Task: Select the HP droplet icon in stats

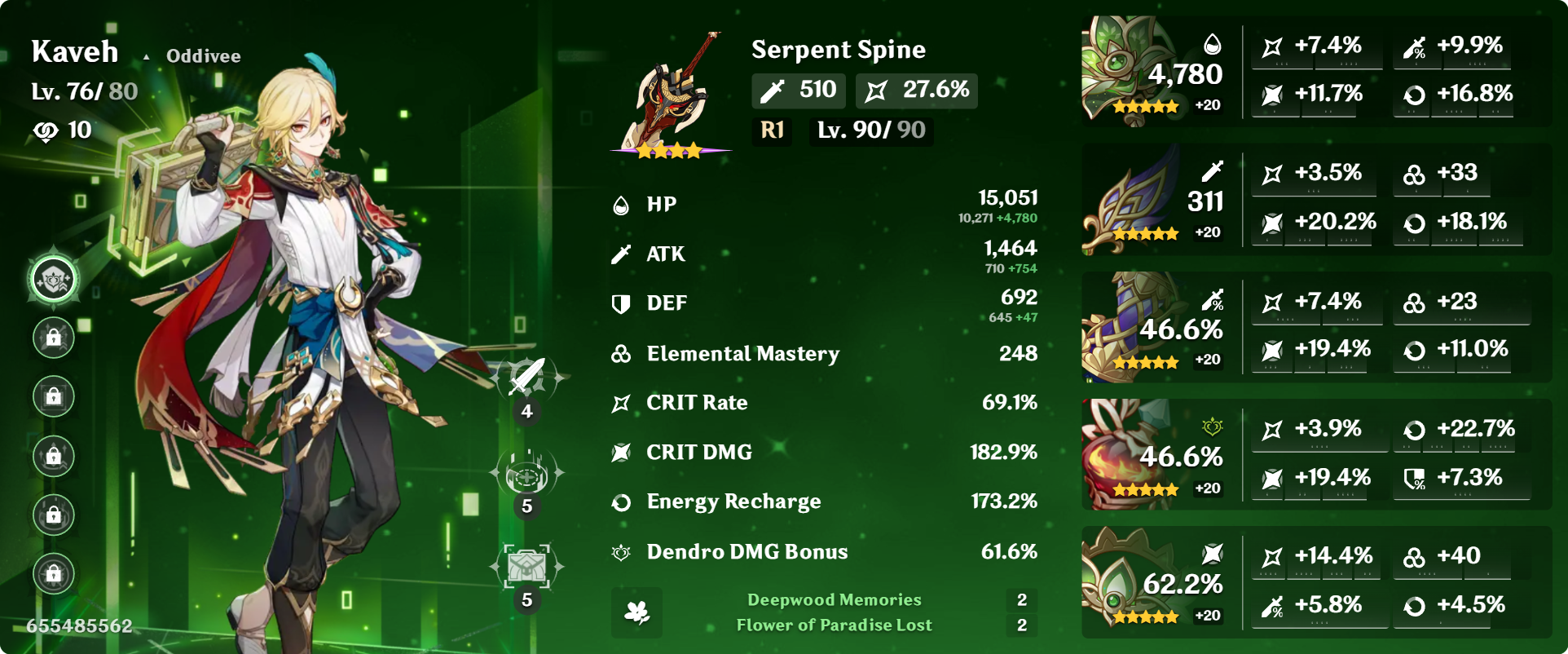Action: pyautogui.click(x=621, y=205)
